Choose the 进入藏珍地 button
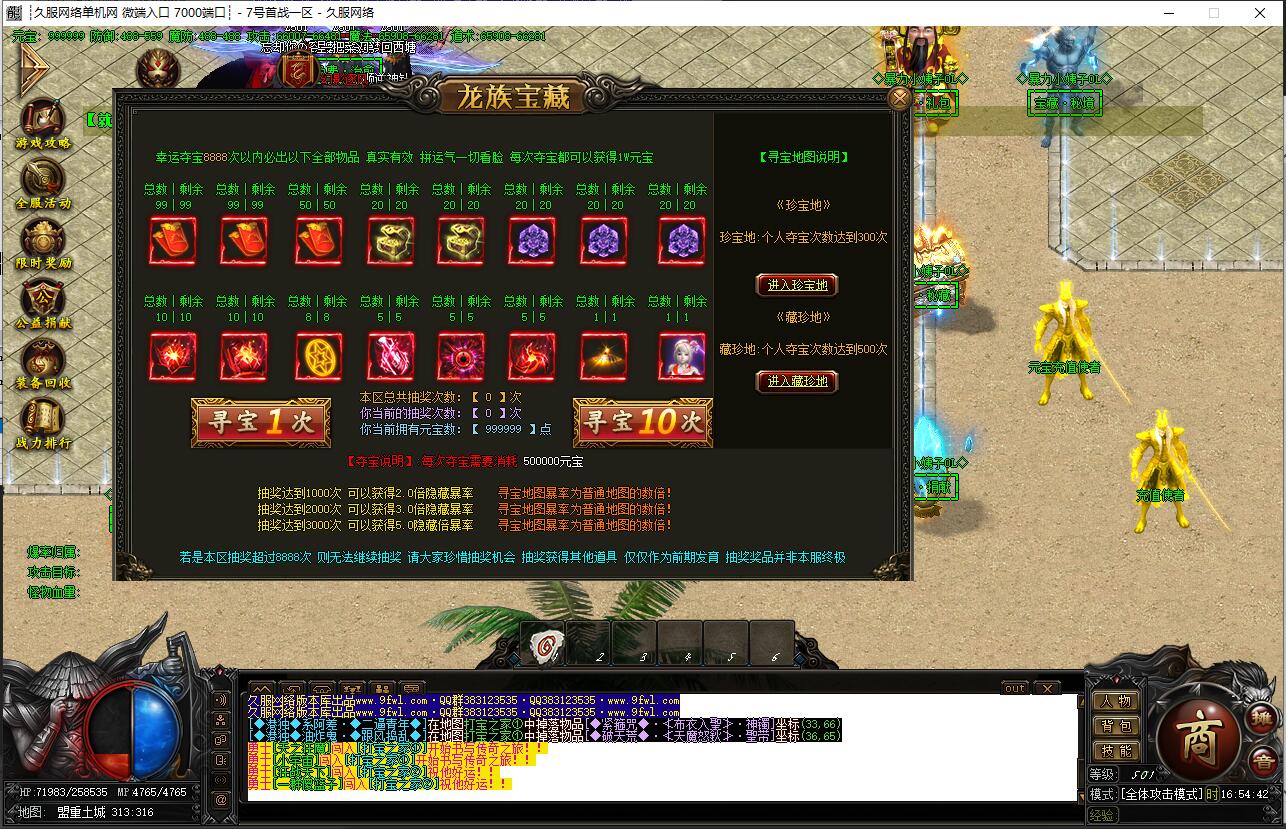 click(x=796, y=381)
